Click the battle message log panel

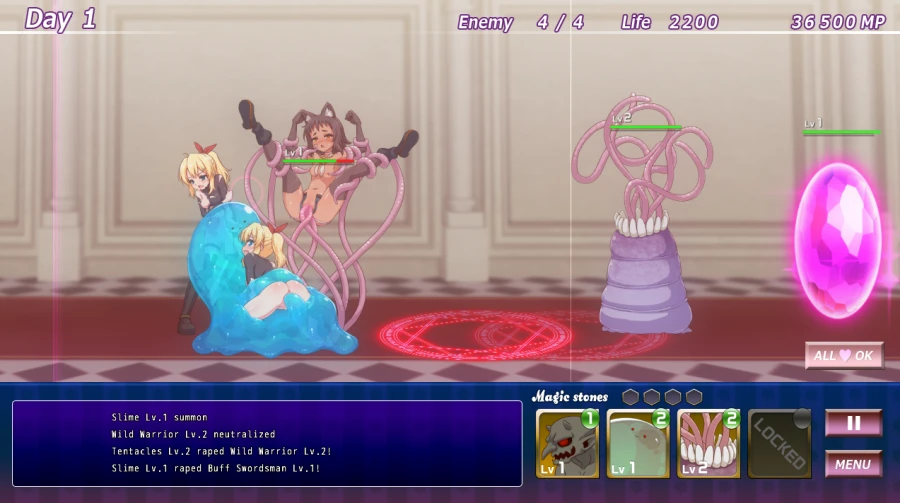click(267, 443)
